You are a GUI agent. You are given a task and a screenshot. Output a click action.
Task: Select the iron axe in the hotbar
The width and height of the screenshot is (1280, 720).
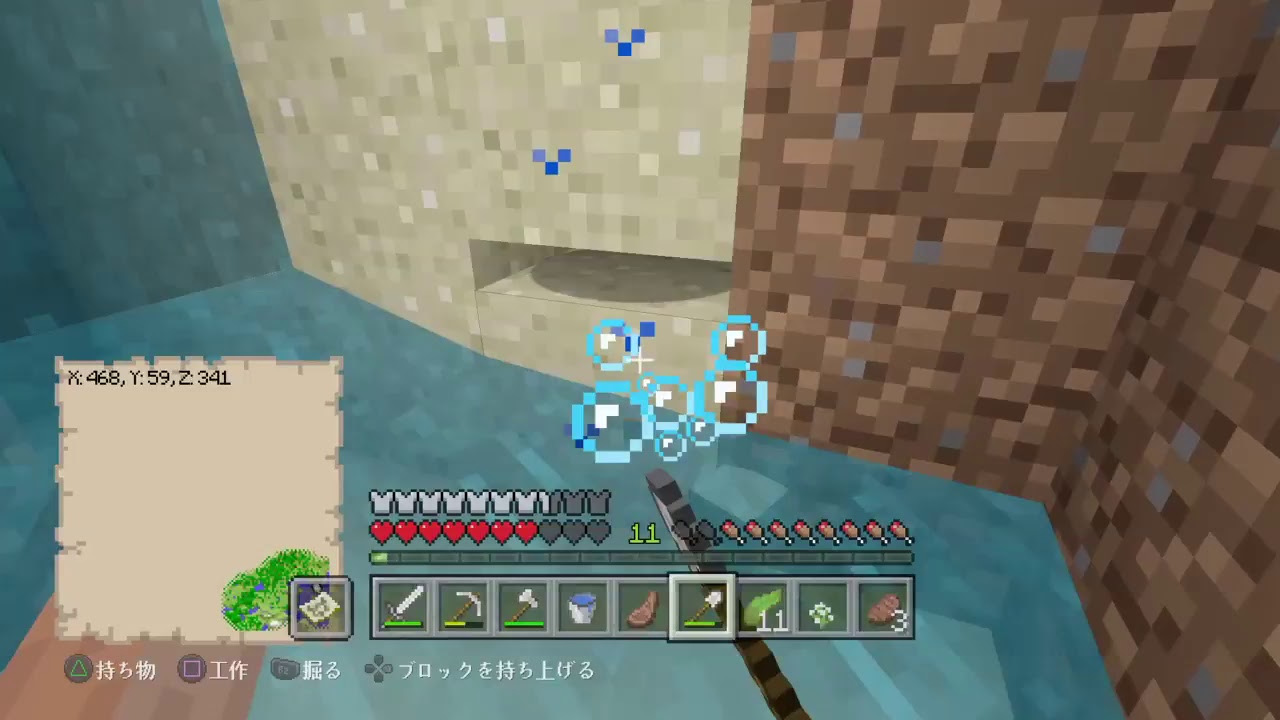pyautogui.click(x=523, y=605)
